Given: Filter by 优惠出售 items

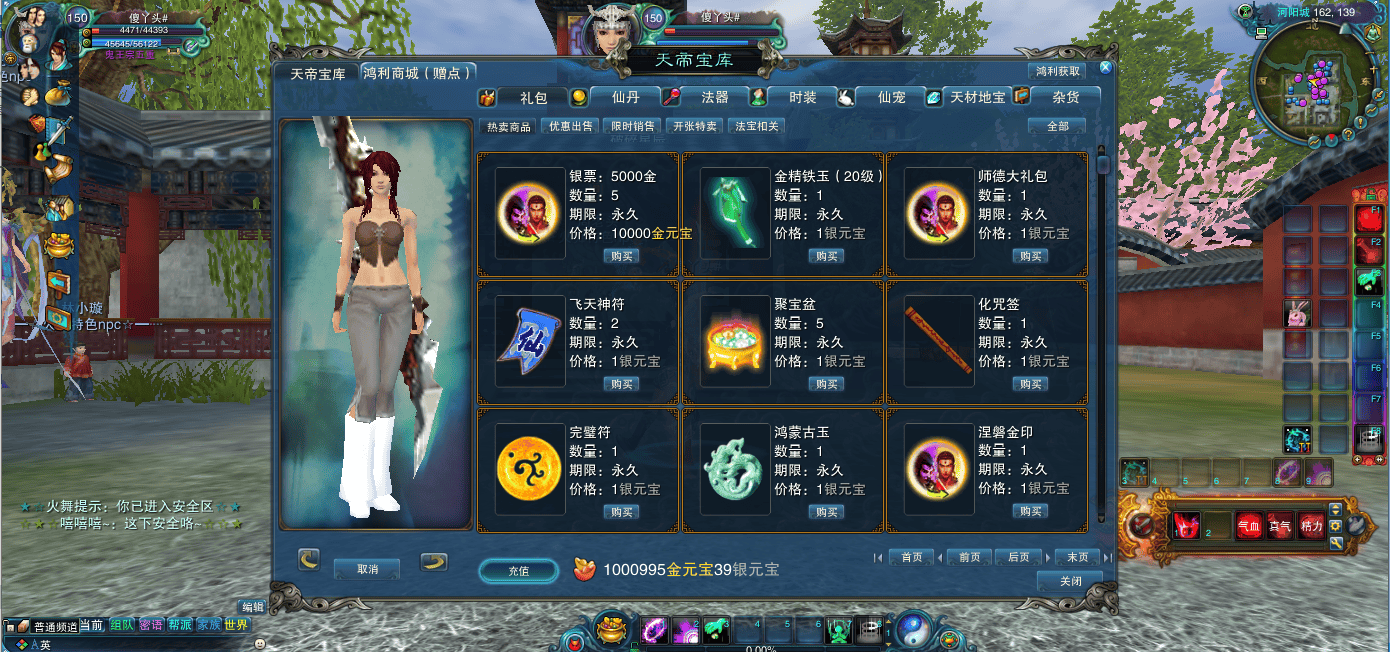Looking at the screenshot, I should point(568,126).
